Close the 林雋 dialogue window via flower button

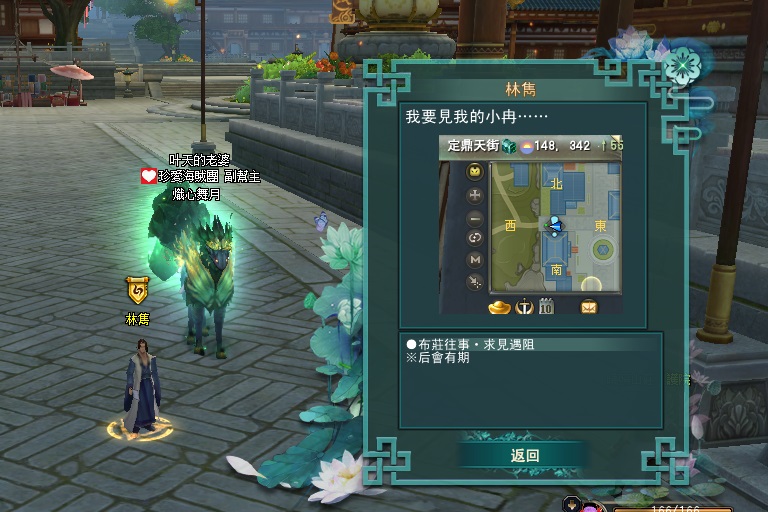[x=684, y=66]
